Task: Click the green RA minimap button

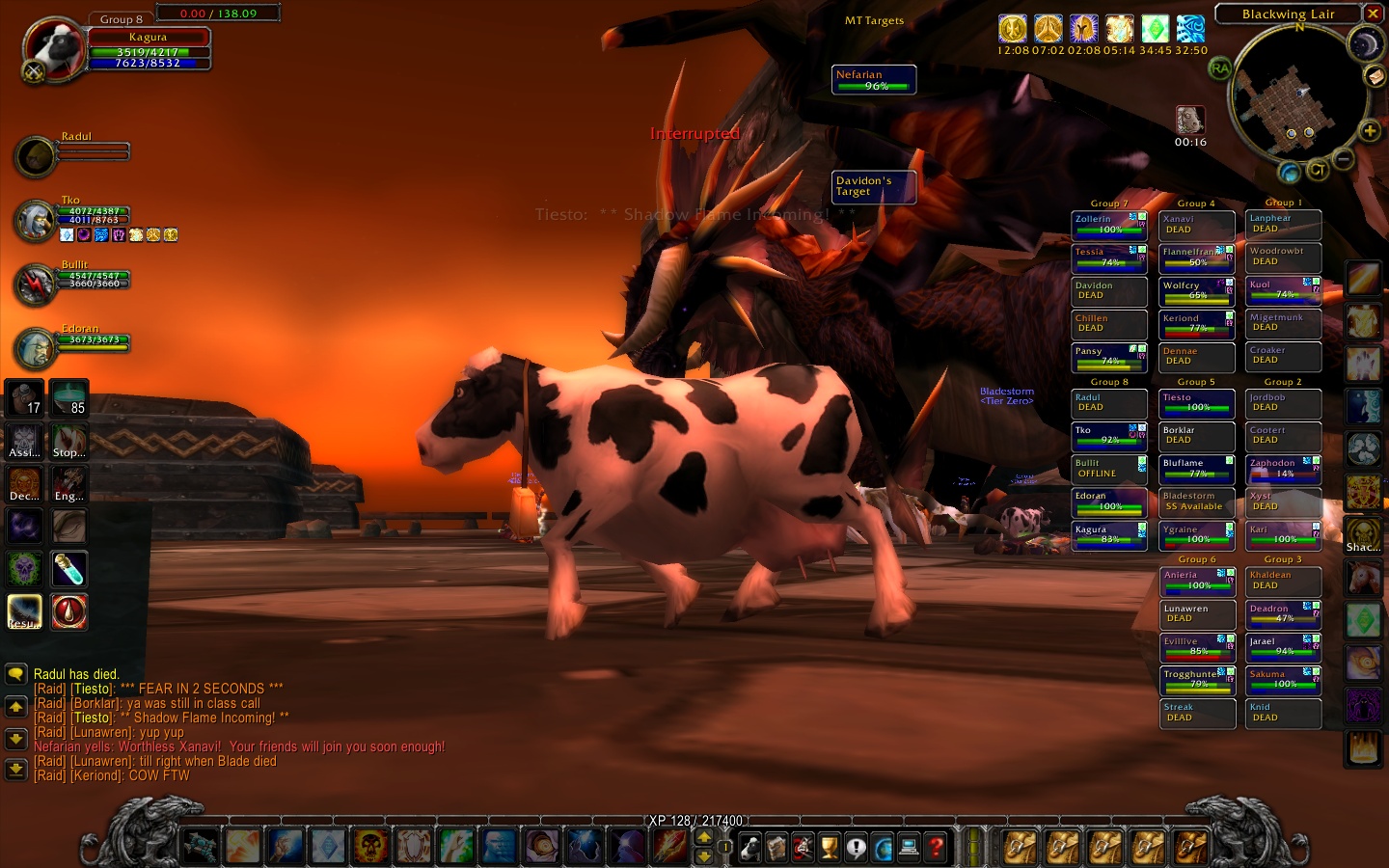Action: click(1220, 68)
